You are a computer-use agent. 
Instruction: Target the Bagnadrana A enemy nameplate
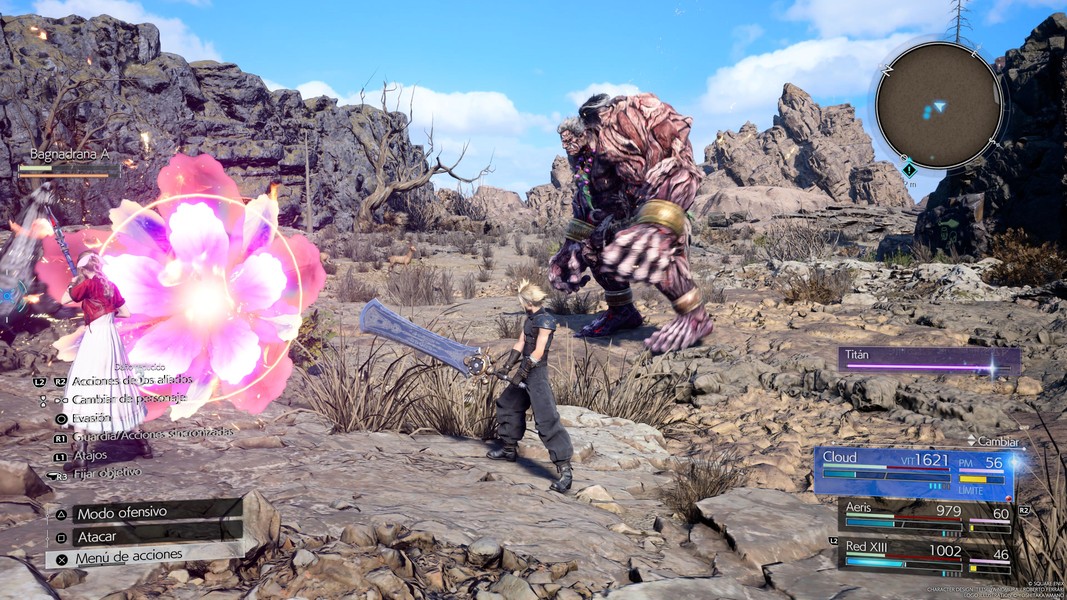(68, 161)
